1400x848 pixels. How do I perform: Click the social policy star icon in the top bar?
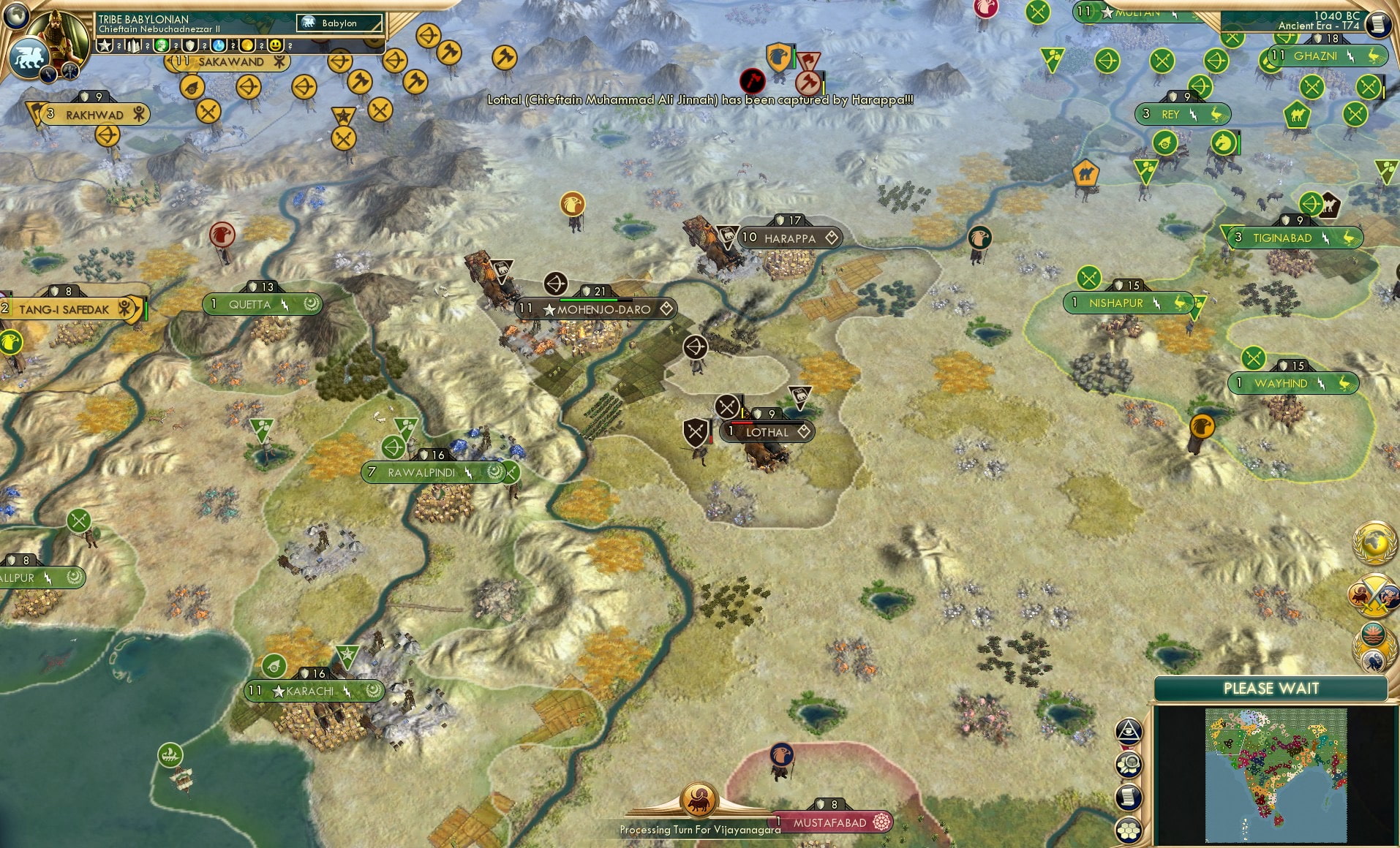click(x=104, y=45)
